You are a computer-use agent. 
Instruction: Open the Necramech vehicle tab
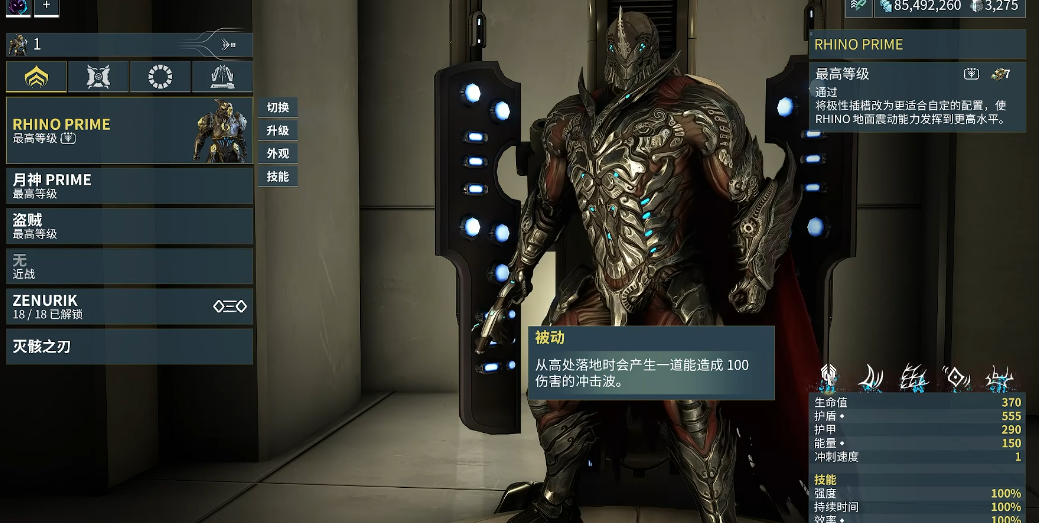point(222,77)
